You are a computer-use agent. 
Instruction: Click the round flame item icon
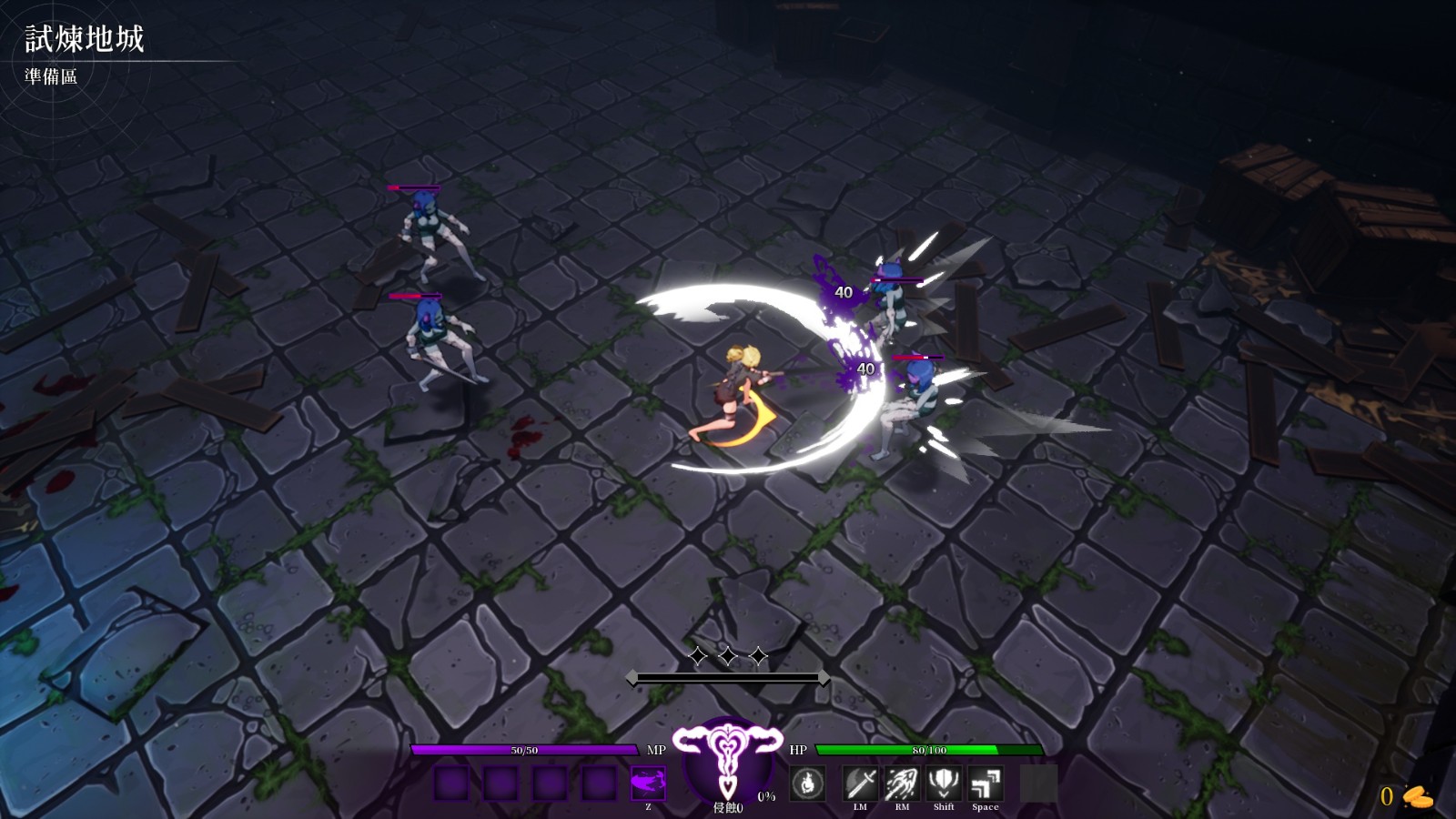point(807,784)
